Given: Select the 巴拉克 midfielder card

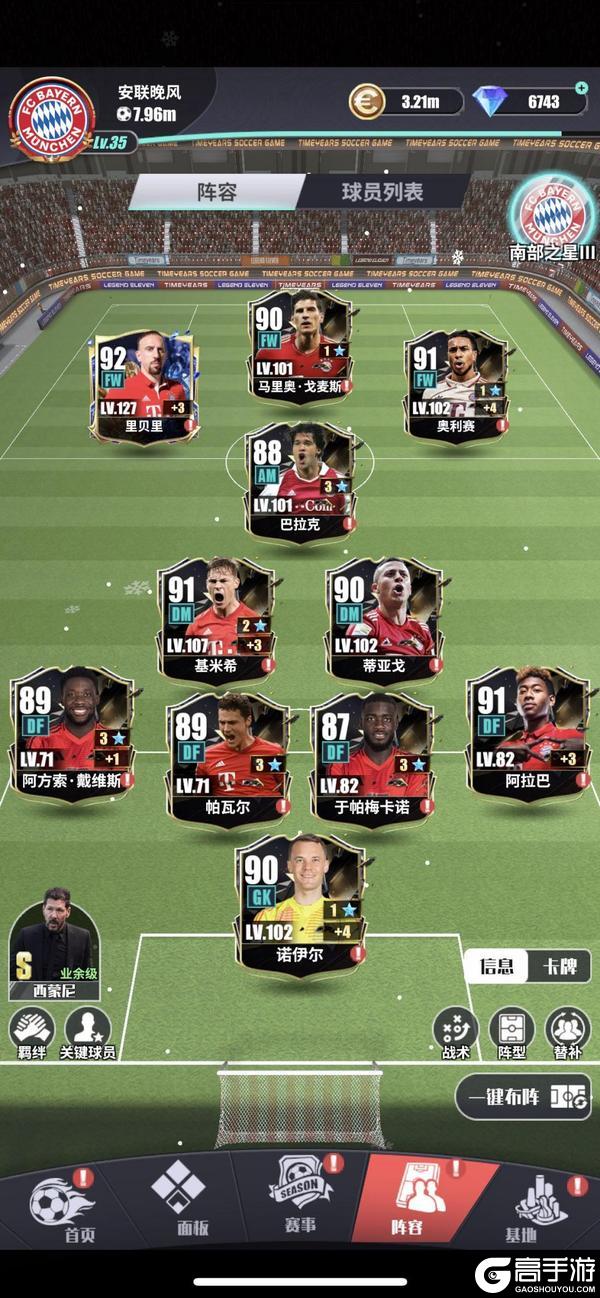Looking at the screenshot, I should [300, 480].
